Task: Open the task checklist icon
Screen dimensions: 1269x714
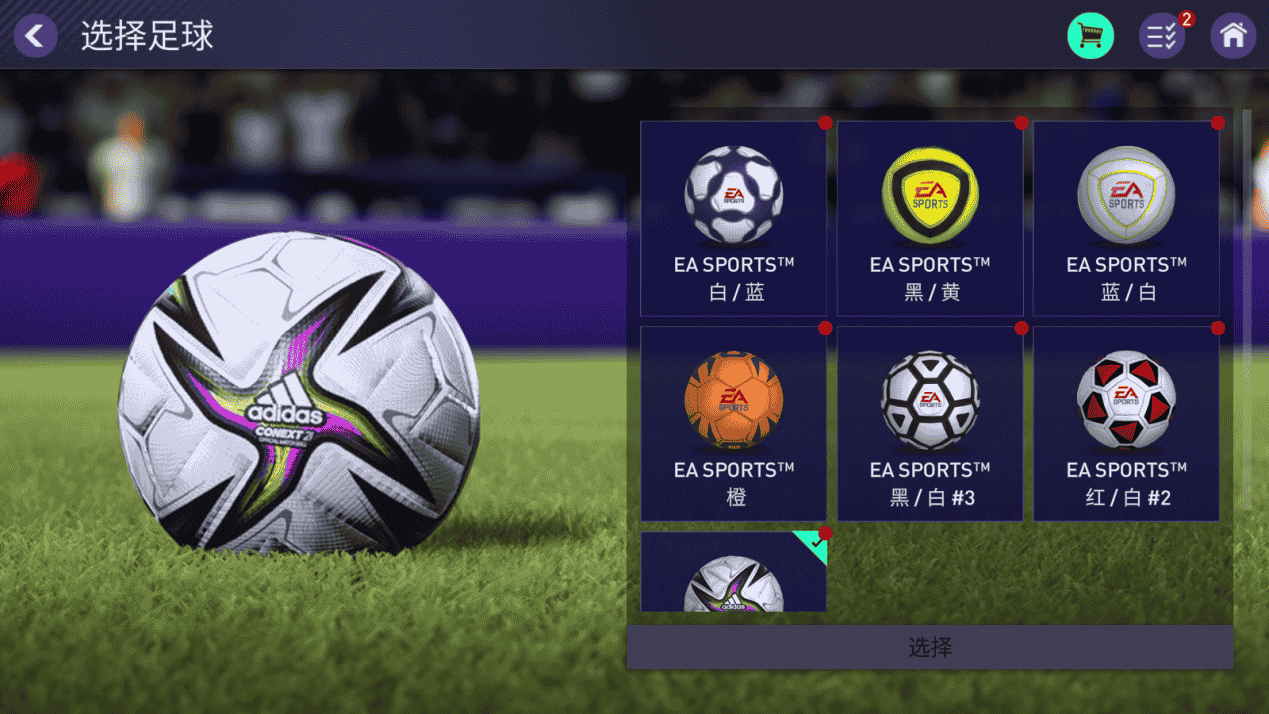Action: click(x=1162, y=37)
